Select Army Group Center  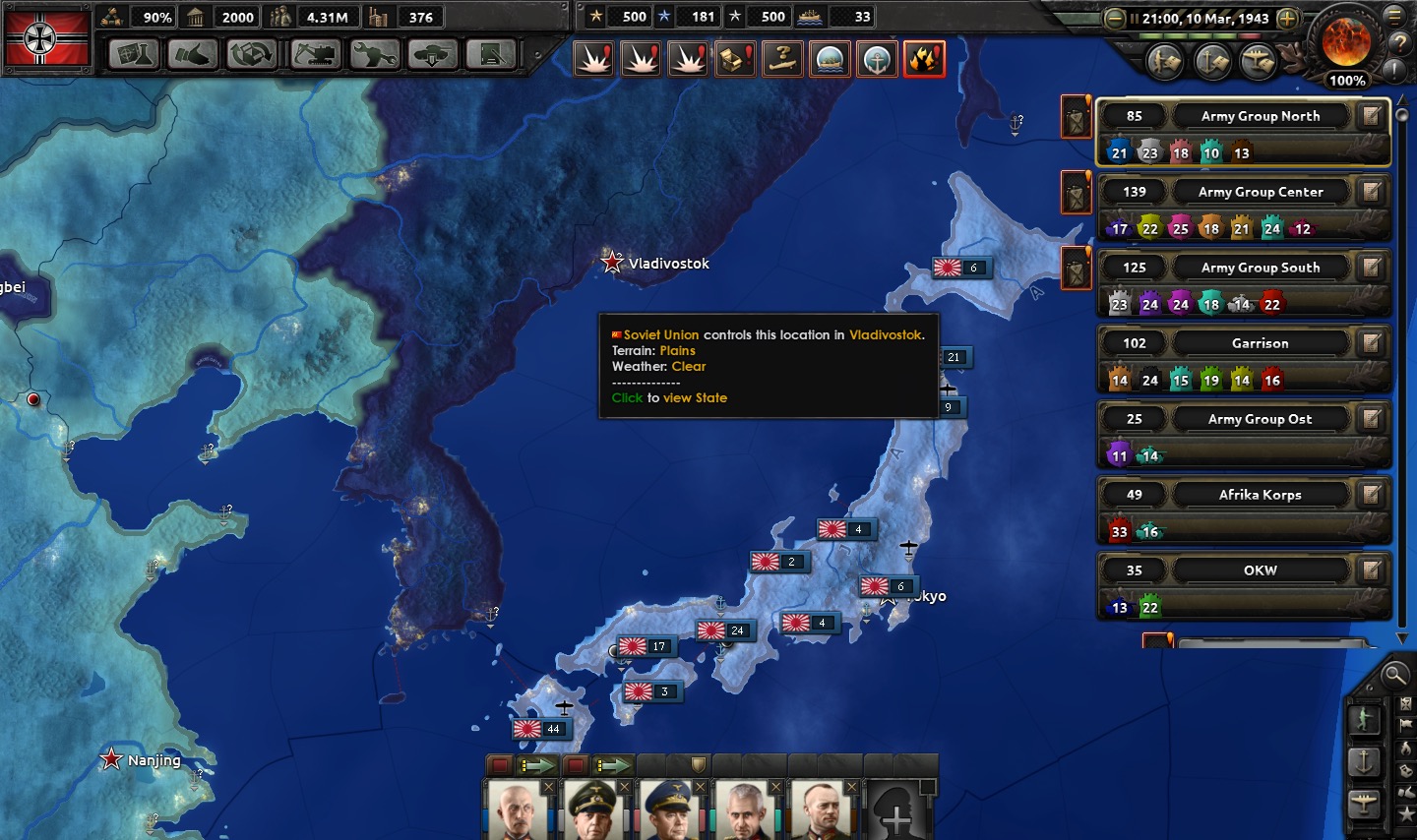pos(1260,192)
